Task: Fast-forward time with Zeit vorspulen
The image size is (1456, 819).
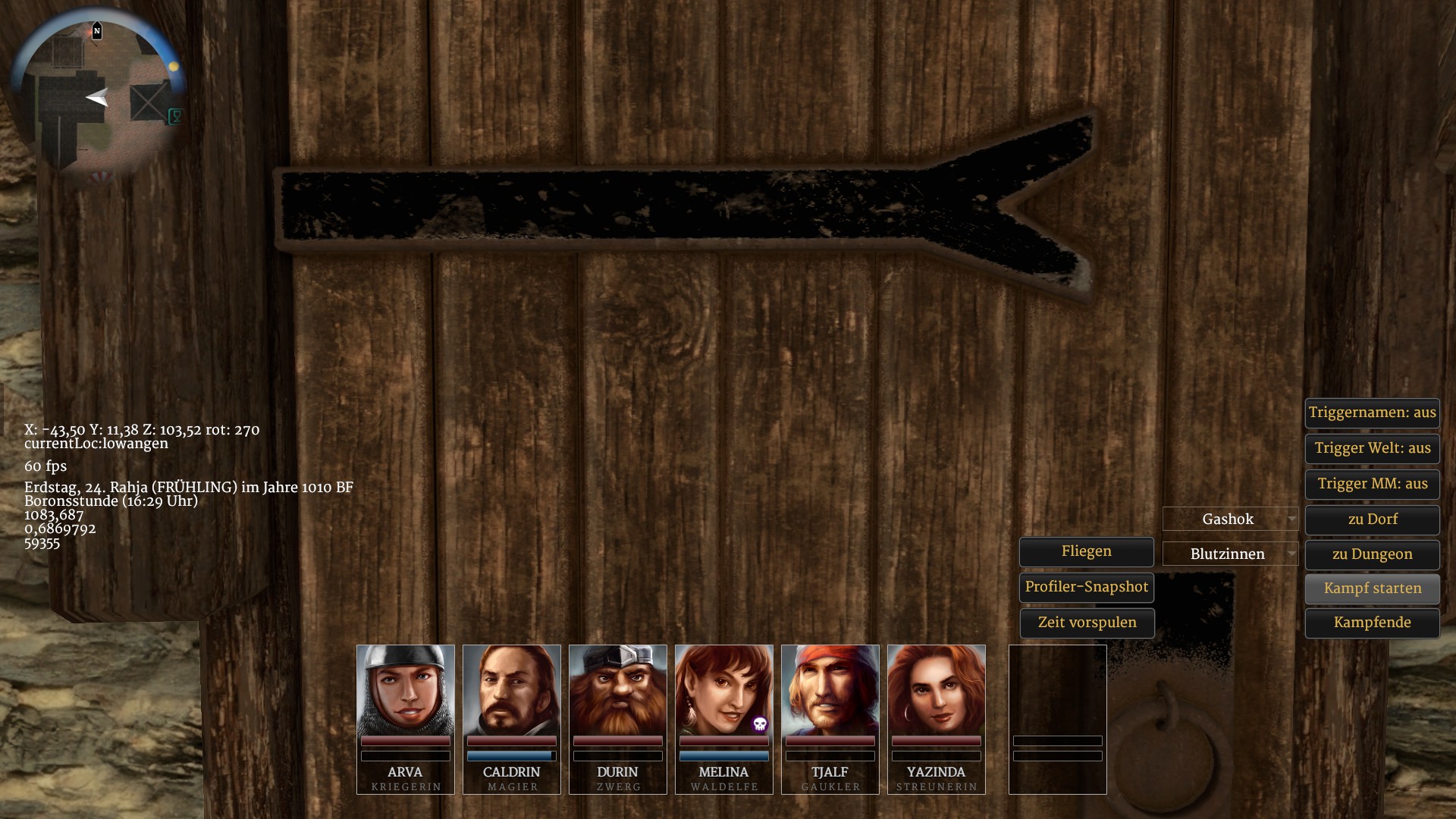Action: pyautogui.click(x=1086, y=623)
